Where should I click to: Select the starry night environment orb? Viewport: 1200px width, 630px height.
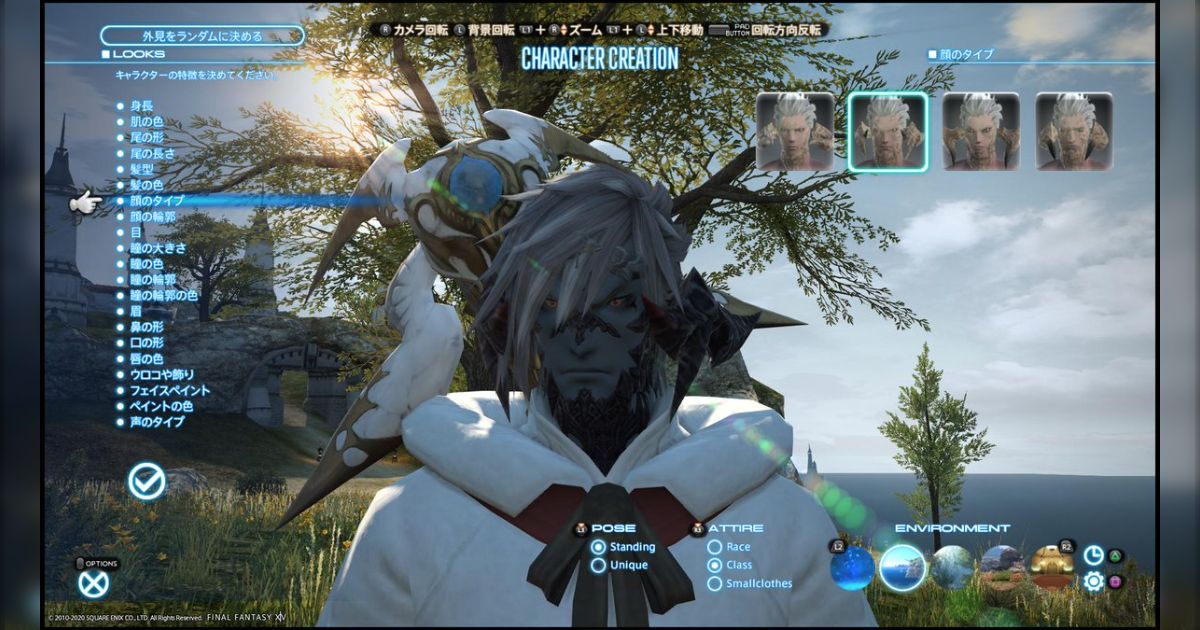pyautogui.click(x=852, y=568)
